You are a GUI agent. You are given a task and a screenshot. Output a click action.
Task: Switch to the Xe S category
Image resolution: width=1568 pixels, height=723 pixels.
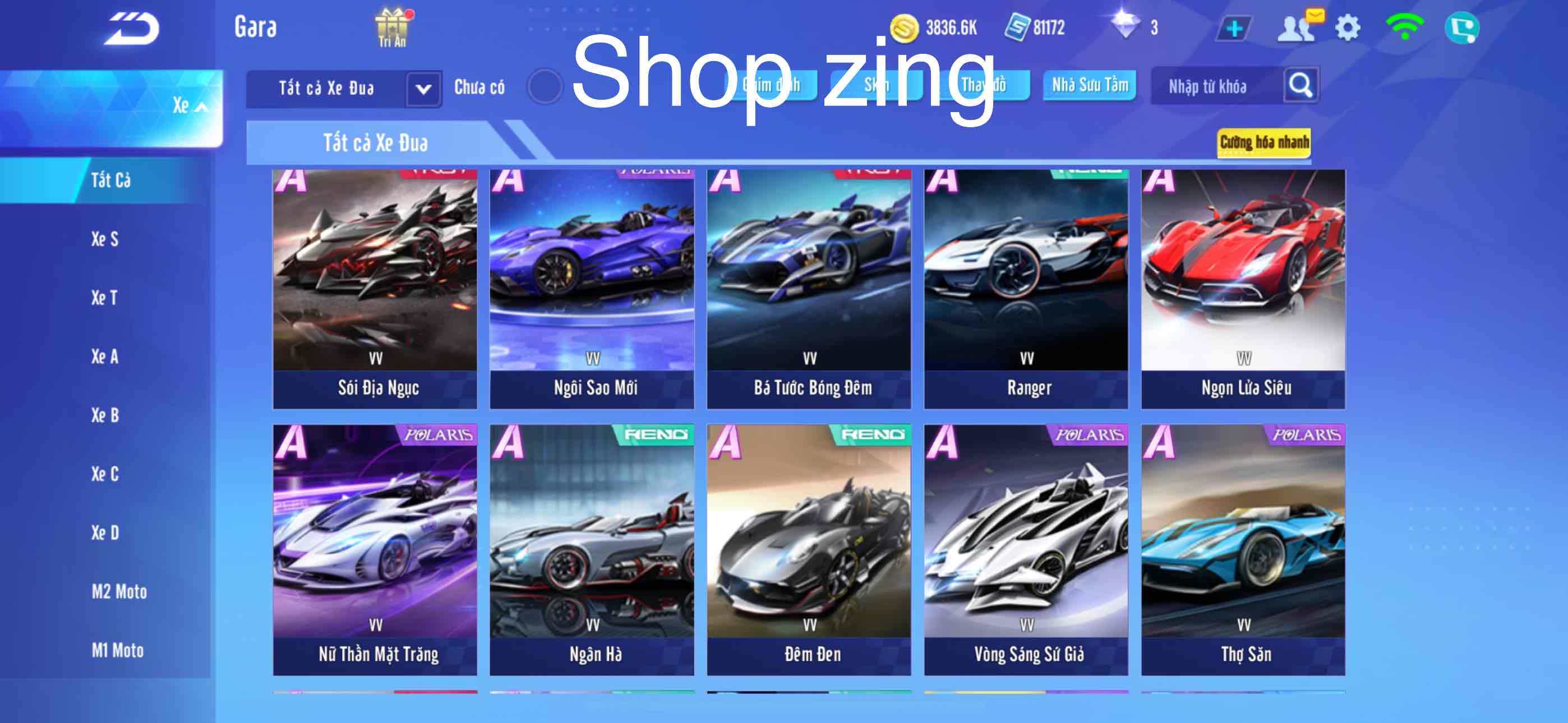tap(105, 239)
